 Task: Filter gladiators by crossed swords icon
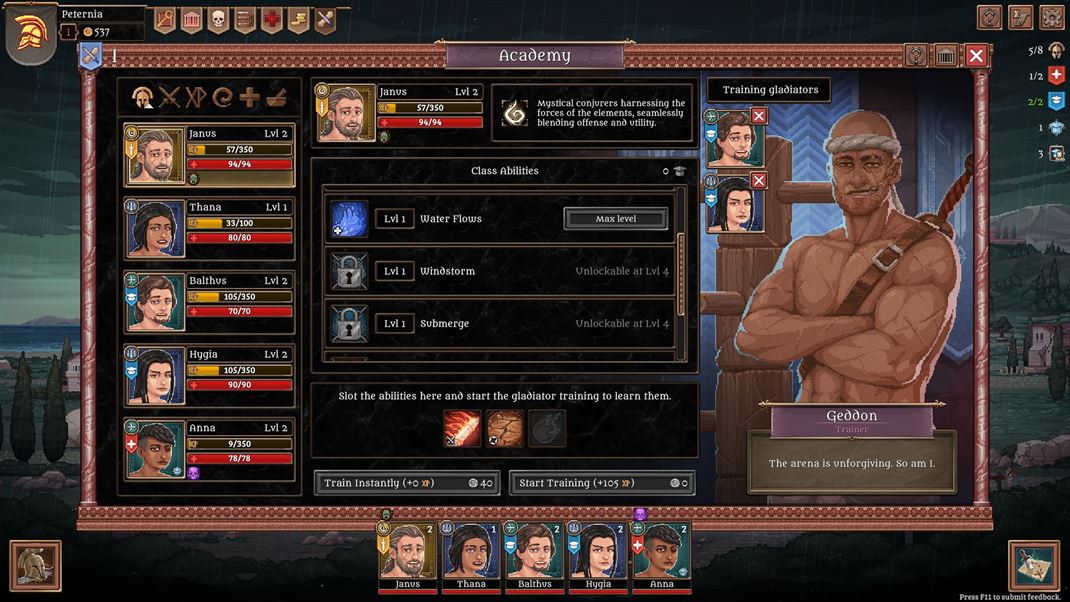(169, 97)
